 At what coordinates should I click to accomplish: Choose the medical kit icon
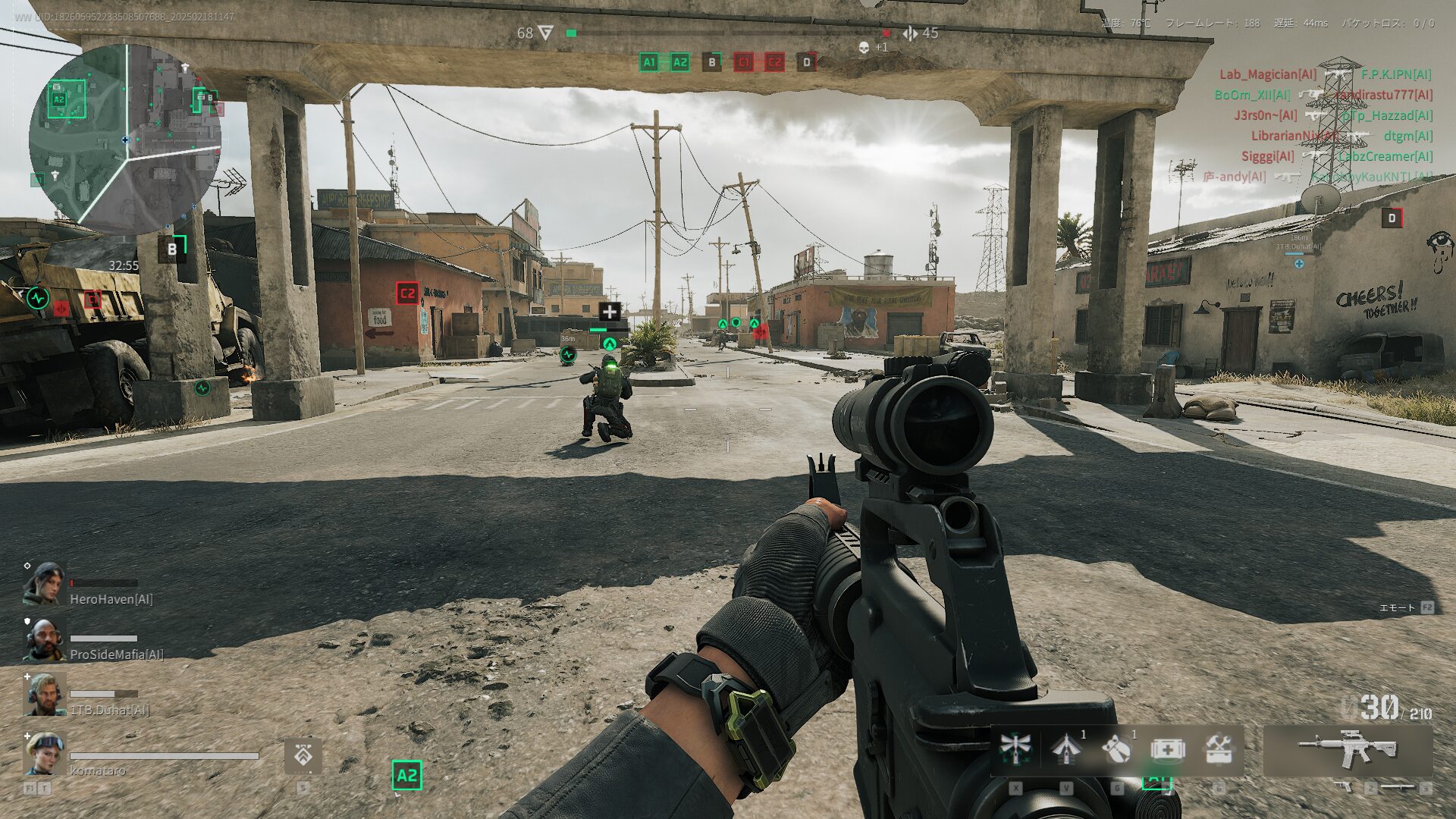coord(1168,749)
